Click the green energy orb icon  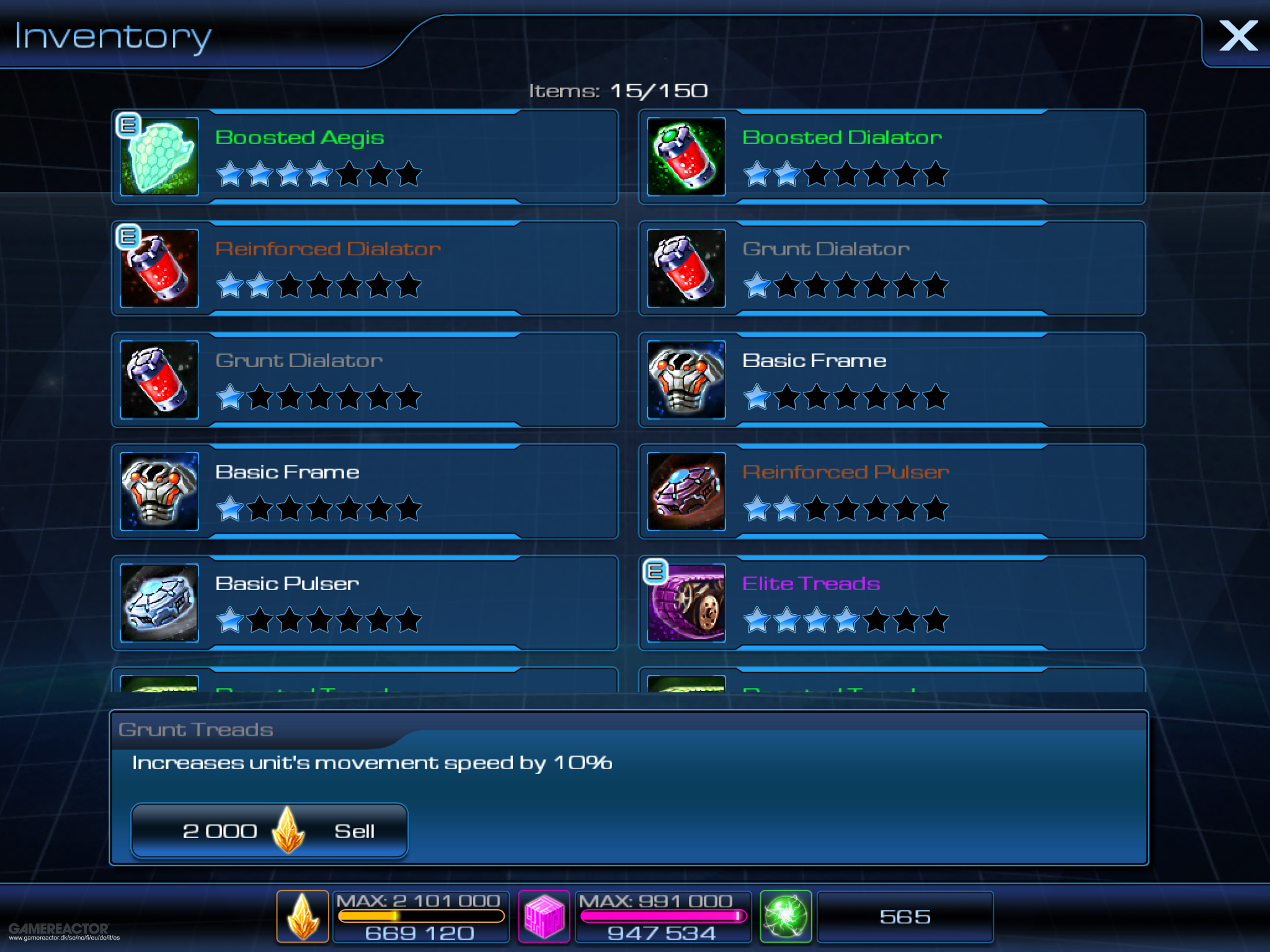(x=786, y=916)
